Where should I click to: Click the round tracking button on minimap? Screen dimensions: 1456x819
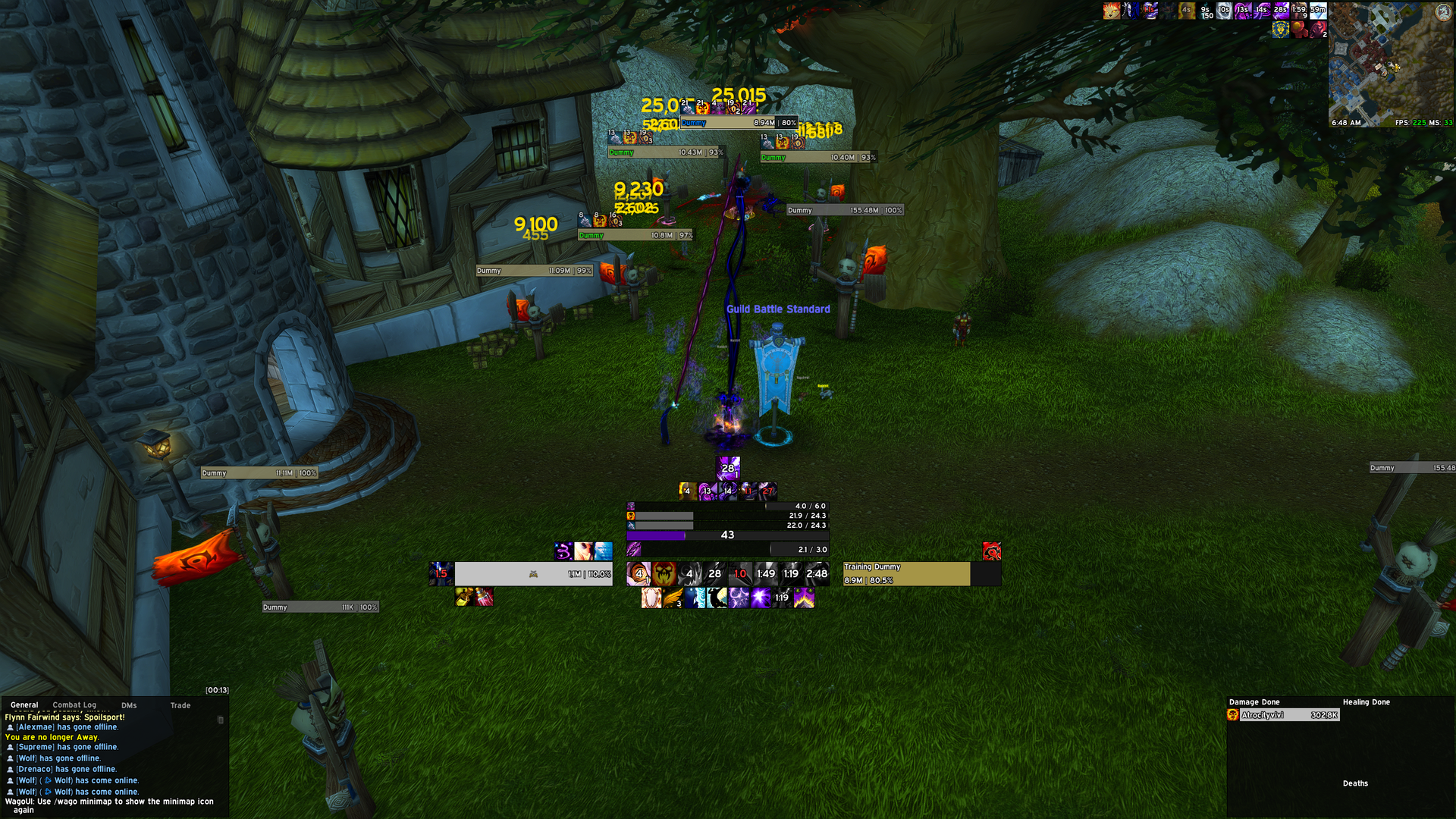(x=1443, y=14)
